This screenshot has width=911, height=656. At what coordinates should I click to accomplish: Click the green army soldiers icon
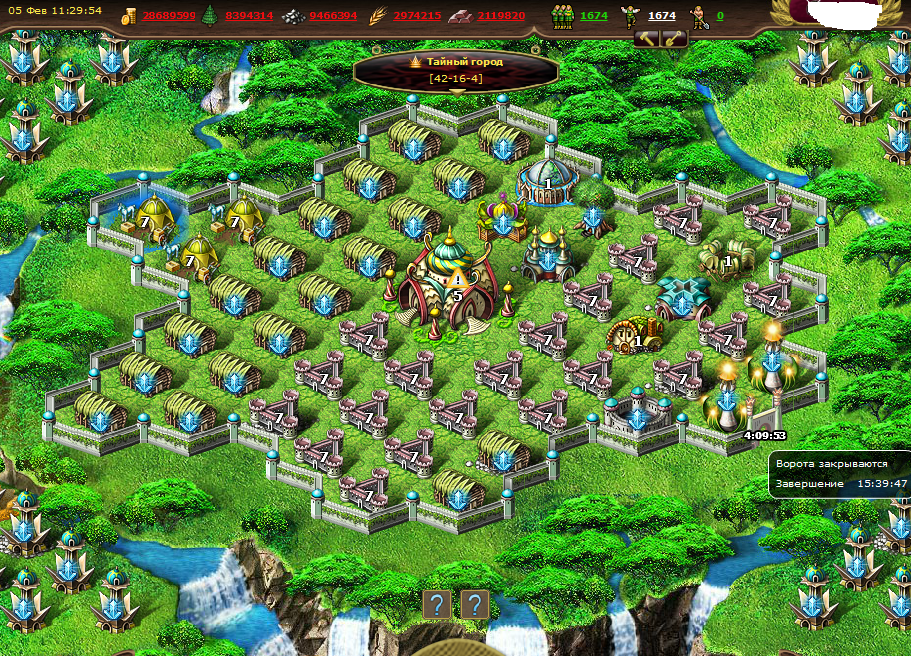coord(563,16)
